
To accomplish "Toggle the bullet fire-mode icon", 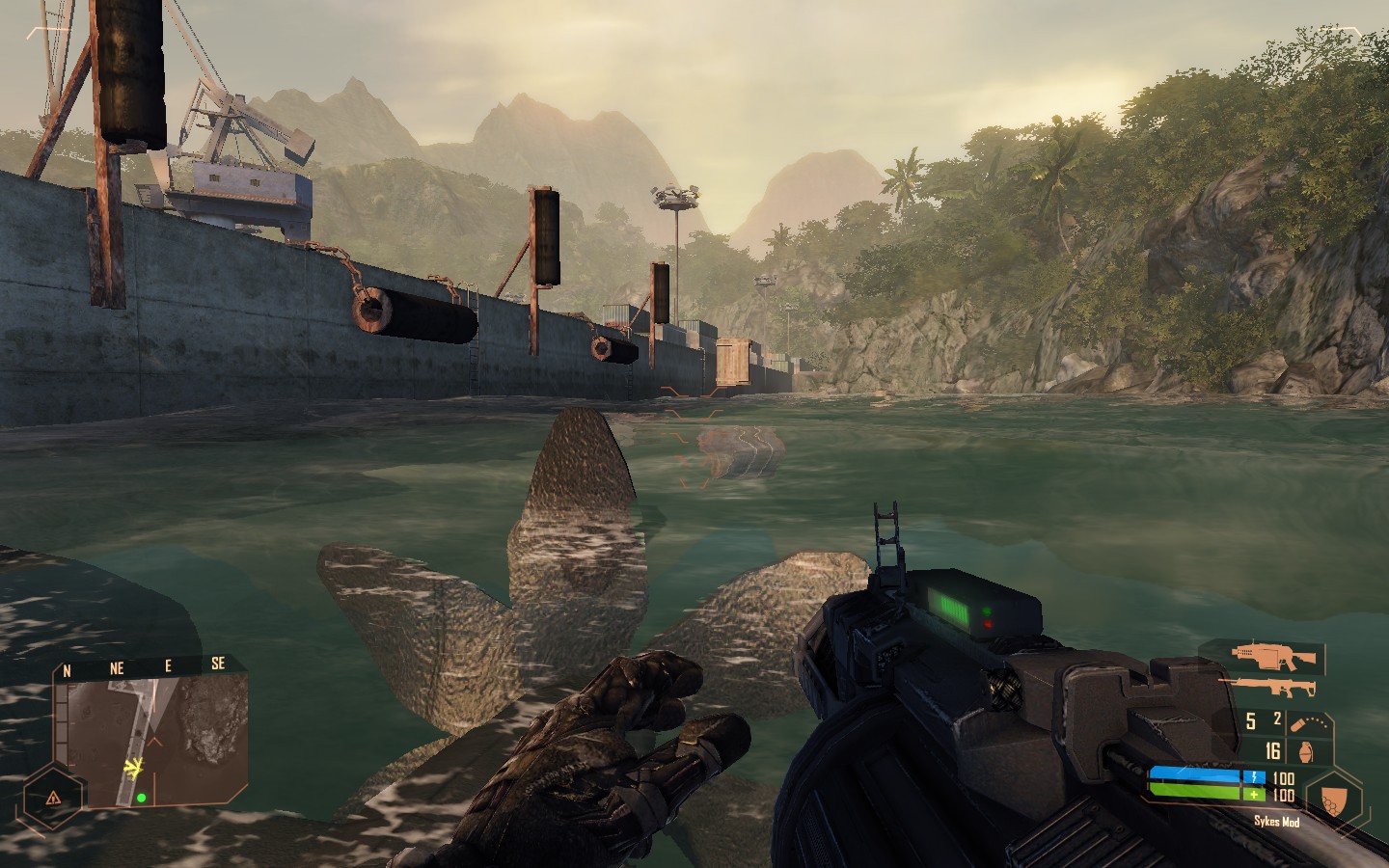I will pyautogui.click(x=1298, y=722).
